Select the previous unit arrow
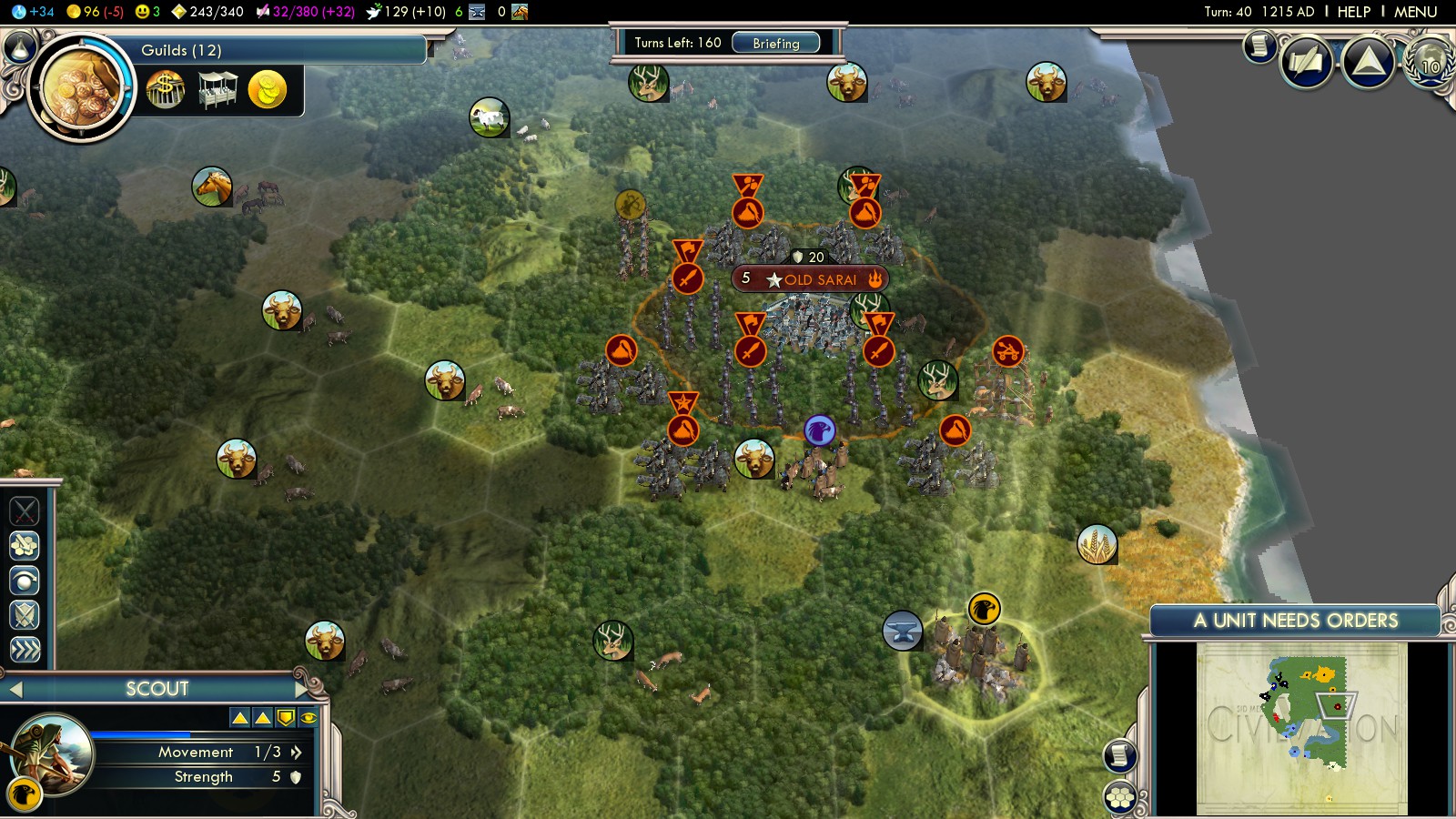1456x819 pixels. pos(15,690)
